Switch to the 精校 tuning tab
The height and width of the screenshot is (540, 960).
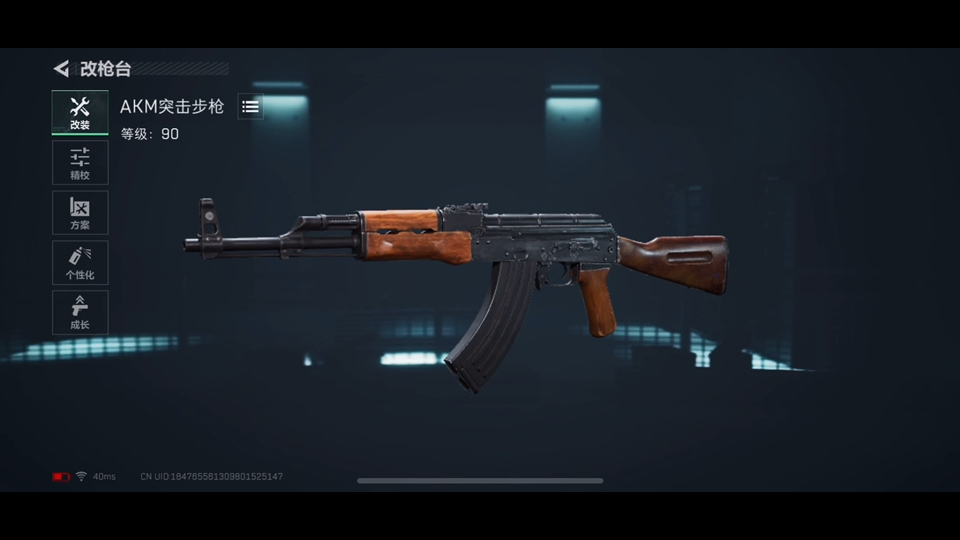[80, 163]
